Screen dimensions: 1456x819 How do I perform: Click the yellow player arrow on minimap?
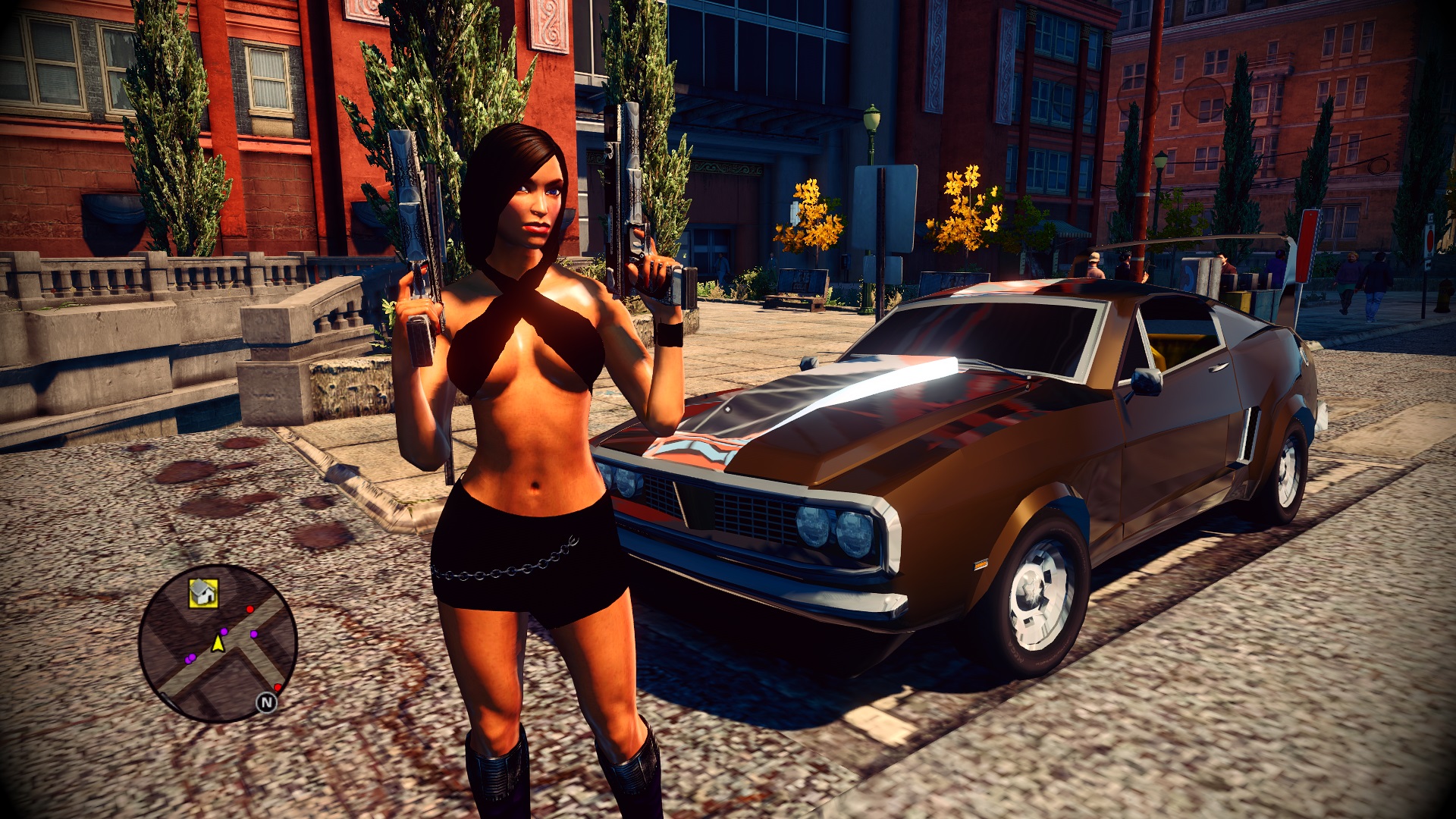click(x=218, y=644)
